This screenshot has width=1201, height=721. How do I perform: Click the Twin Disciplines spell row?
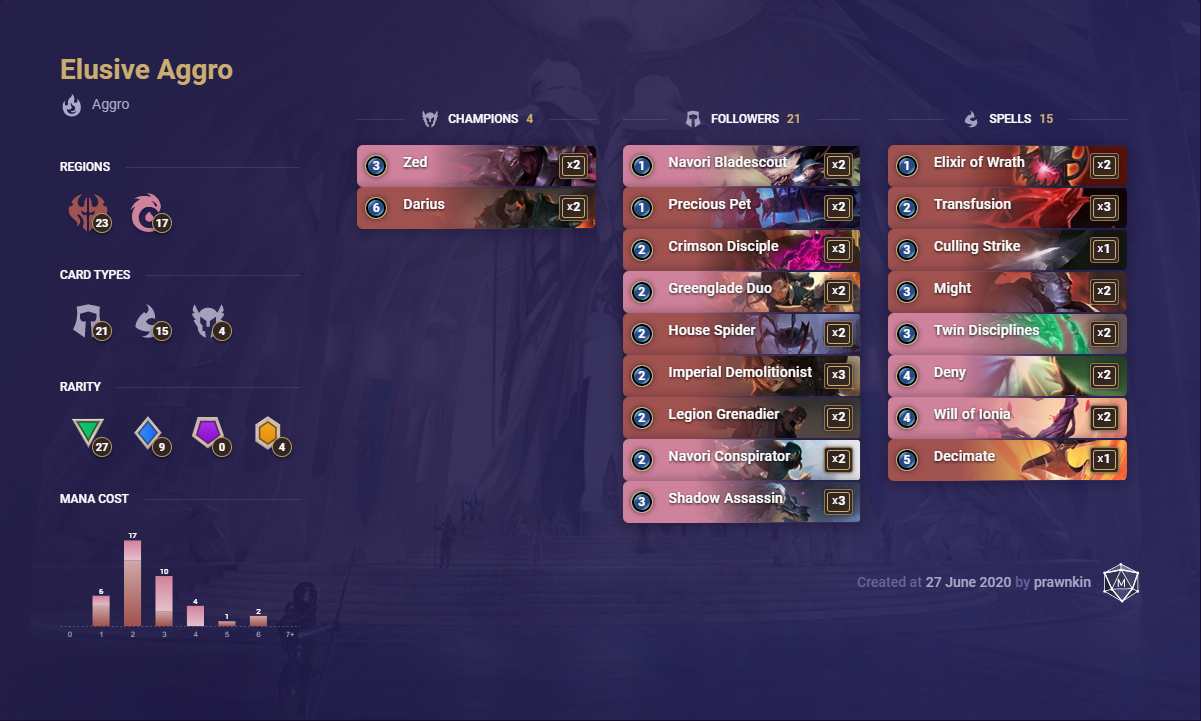[x=1007, y=334]
